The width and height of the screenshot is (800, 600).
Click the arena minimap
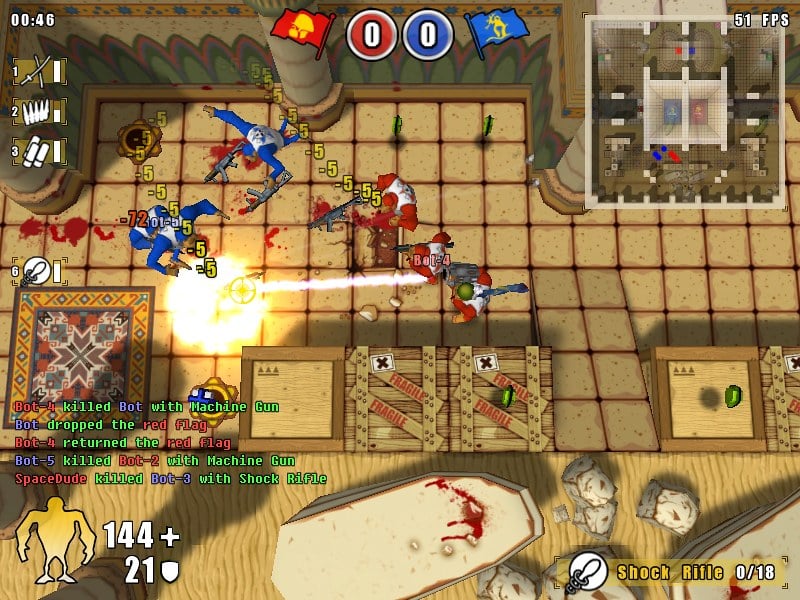684,112
